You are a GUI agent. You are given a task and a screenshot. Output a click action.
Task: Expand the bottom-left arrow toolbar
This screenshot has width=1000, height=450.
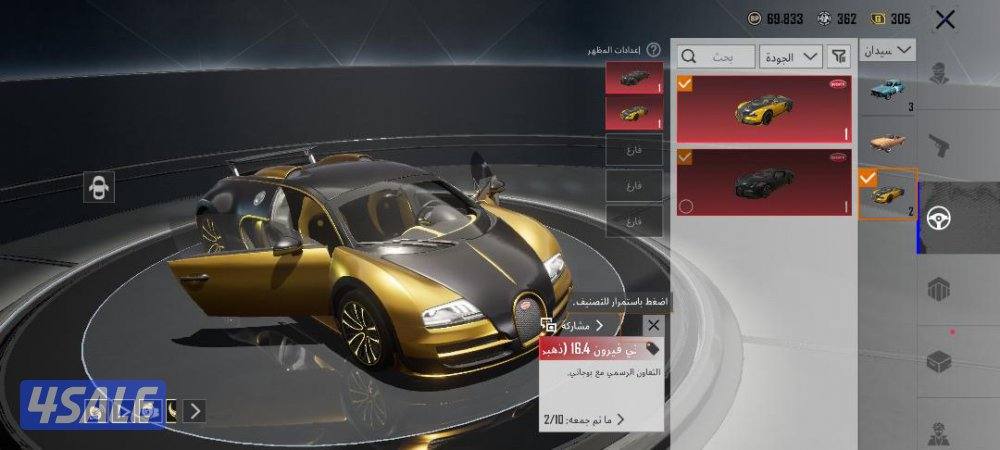[196, 410]
